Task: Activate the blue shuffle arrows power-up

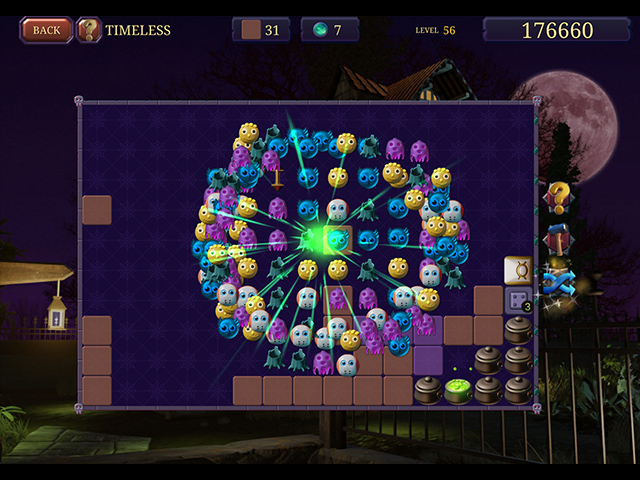Action: click(557, 283)
